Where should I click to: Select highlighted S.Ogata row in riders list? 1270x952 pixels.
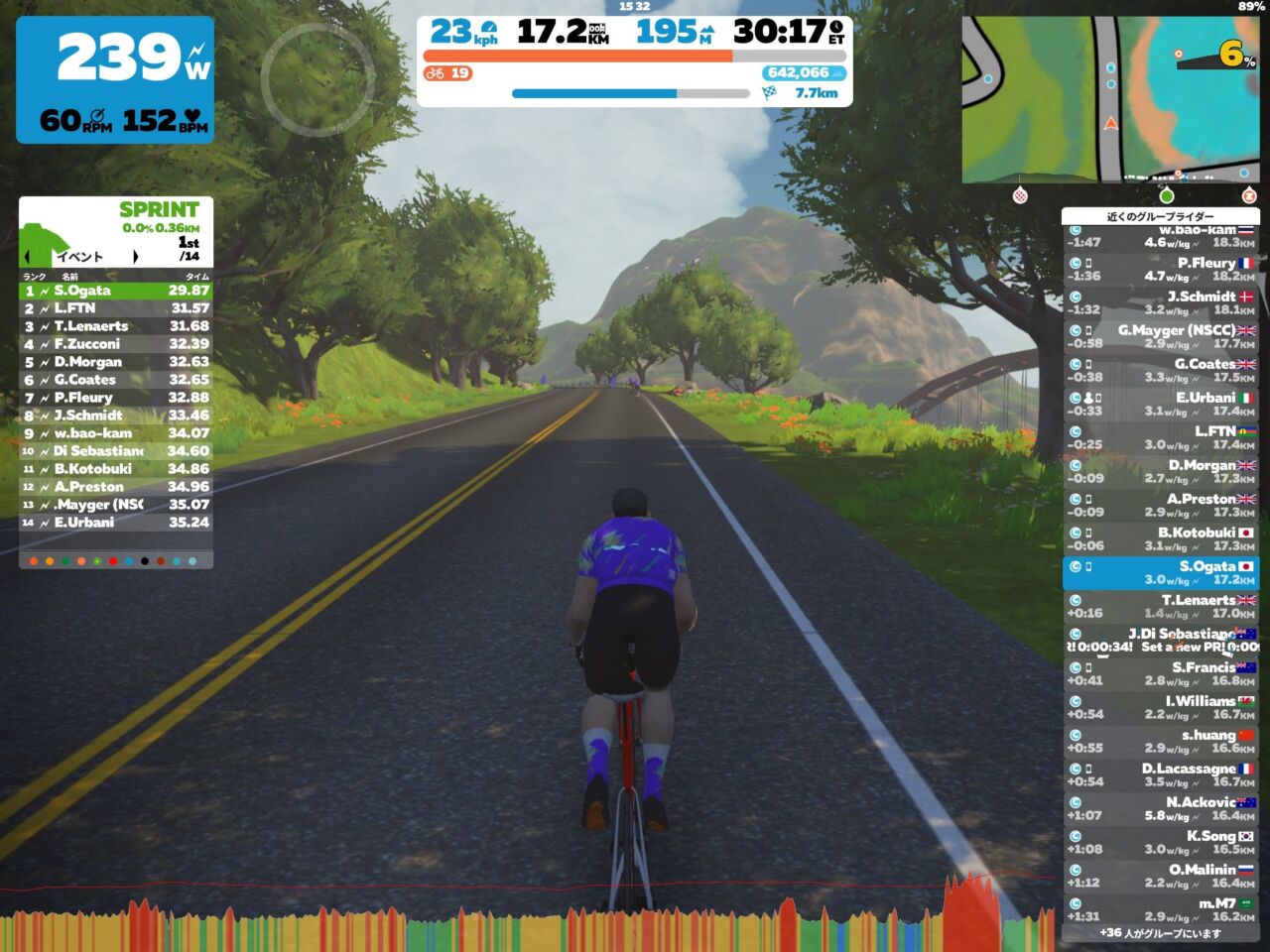1160,572
